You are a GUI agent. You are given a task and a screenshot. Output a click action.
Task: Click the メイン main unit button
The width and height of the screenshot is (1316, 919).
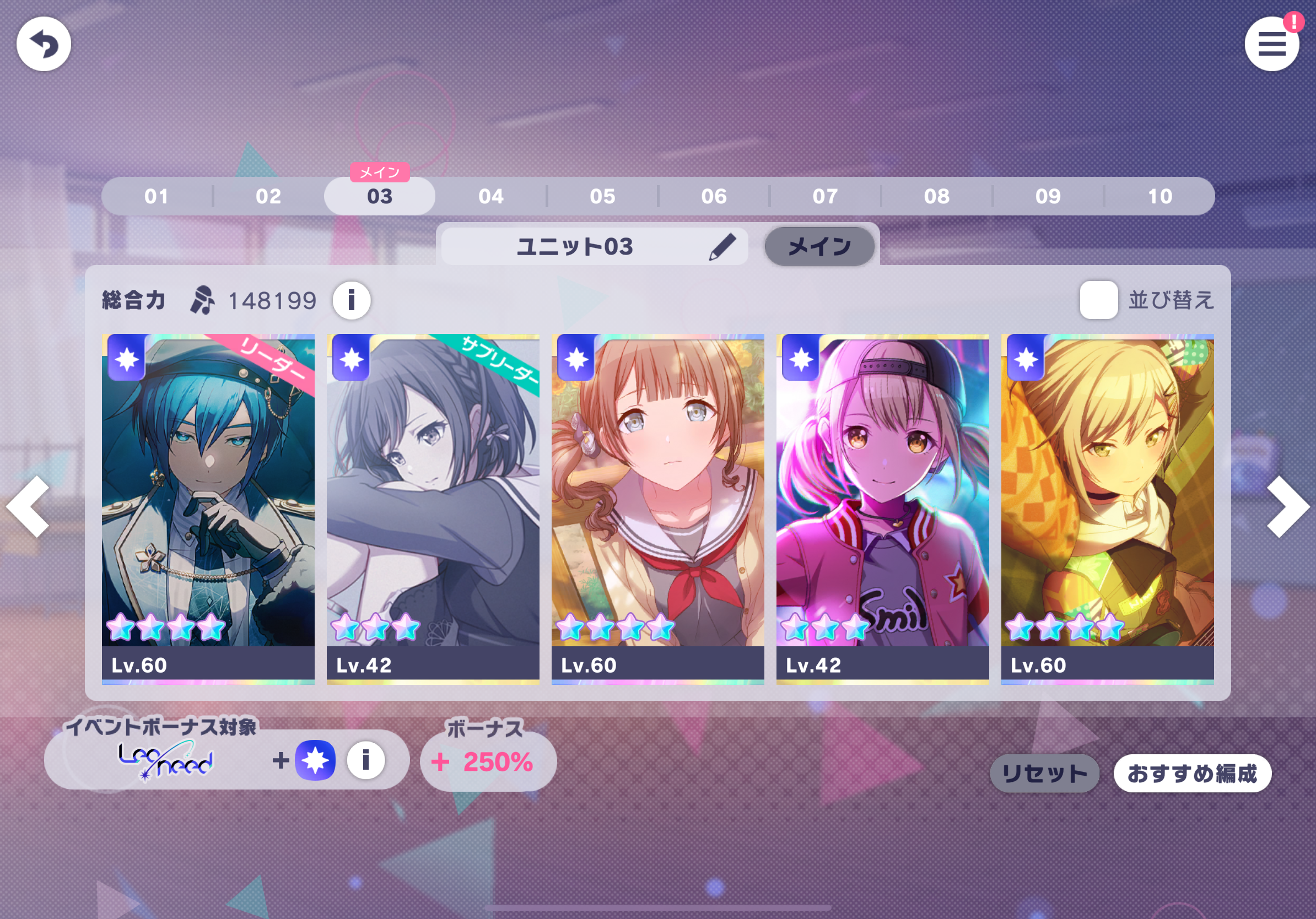click(x=819, y=246)
